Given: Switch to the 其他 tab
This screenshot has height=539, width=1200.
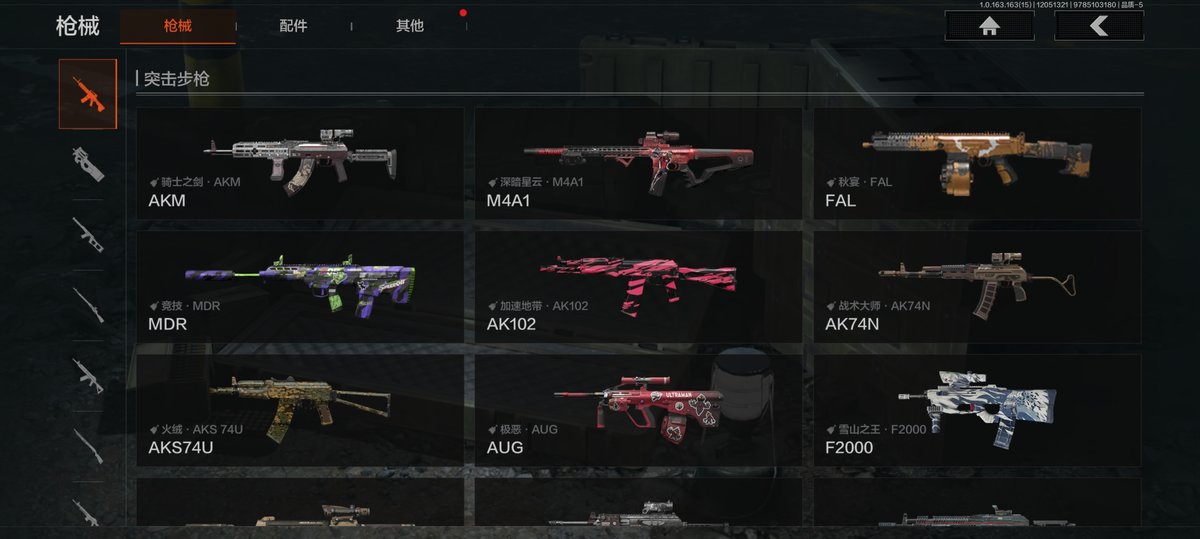Looking at the screenshot, I should pos(409,26).
